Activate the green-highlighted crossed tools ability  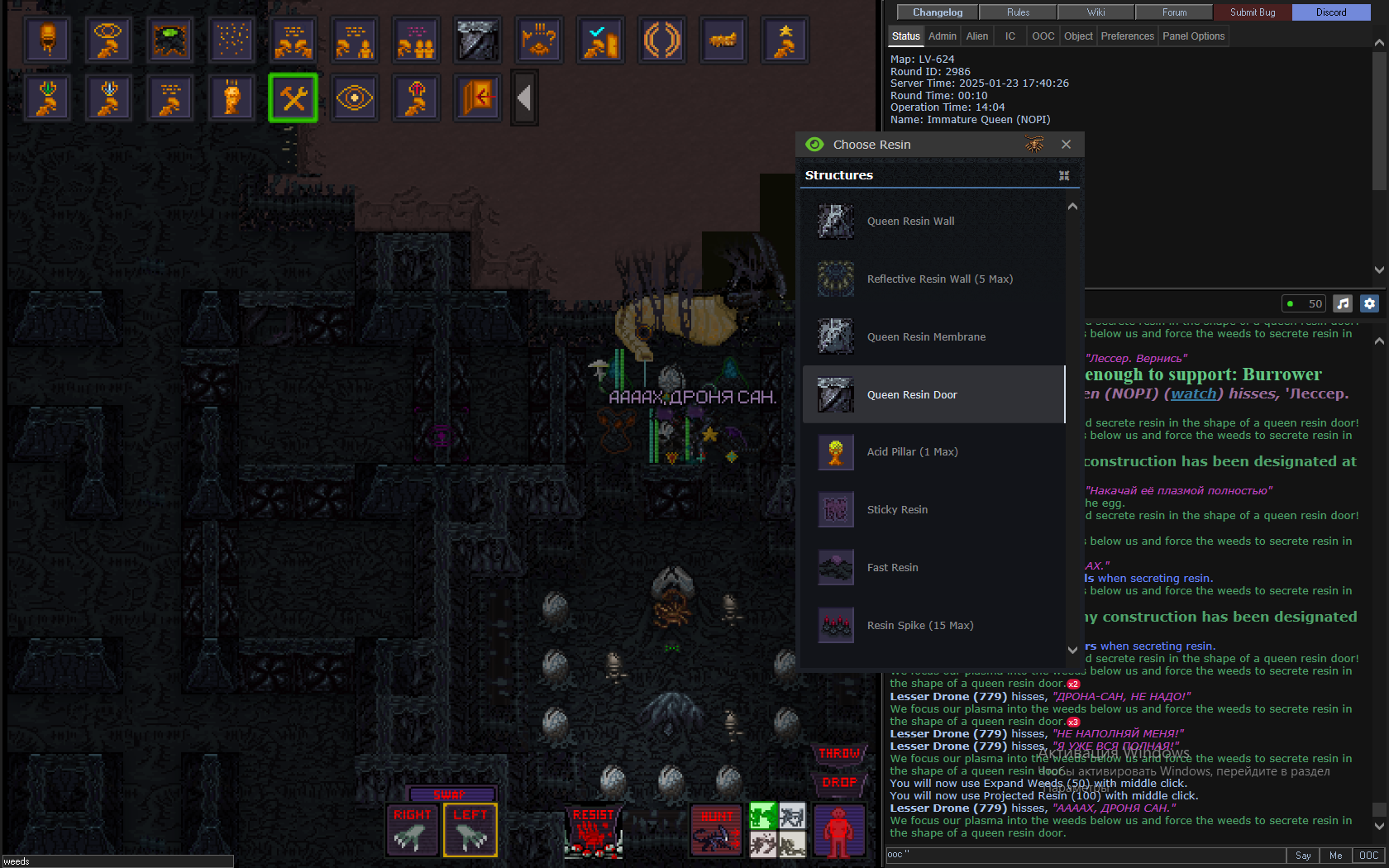pos(293,98)
